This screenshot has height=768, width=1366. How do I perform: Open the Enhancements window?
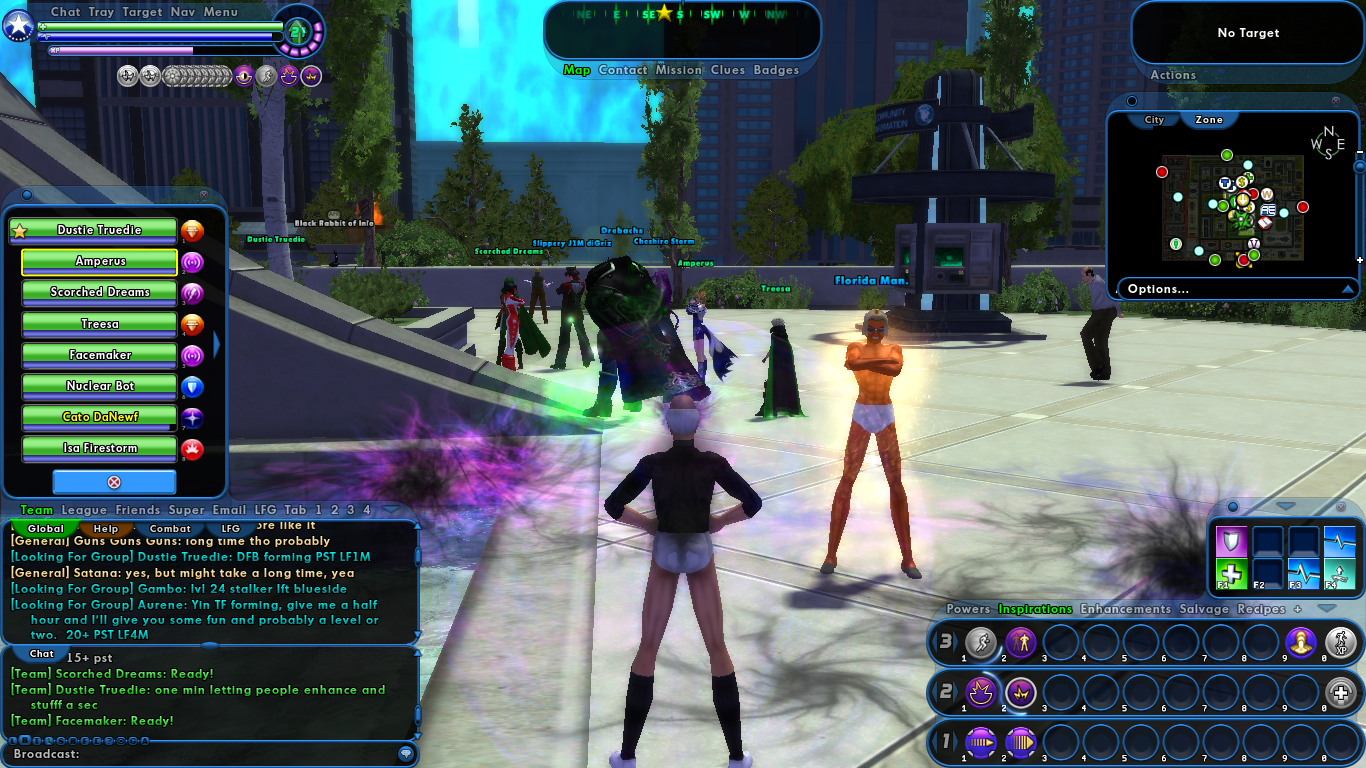[1125, 609]
